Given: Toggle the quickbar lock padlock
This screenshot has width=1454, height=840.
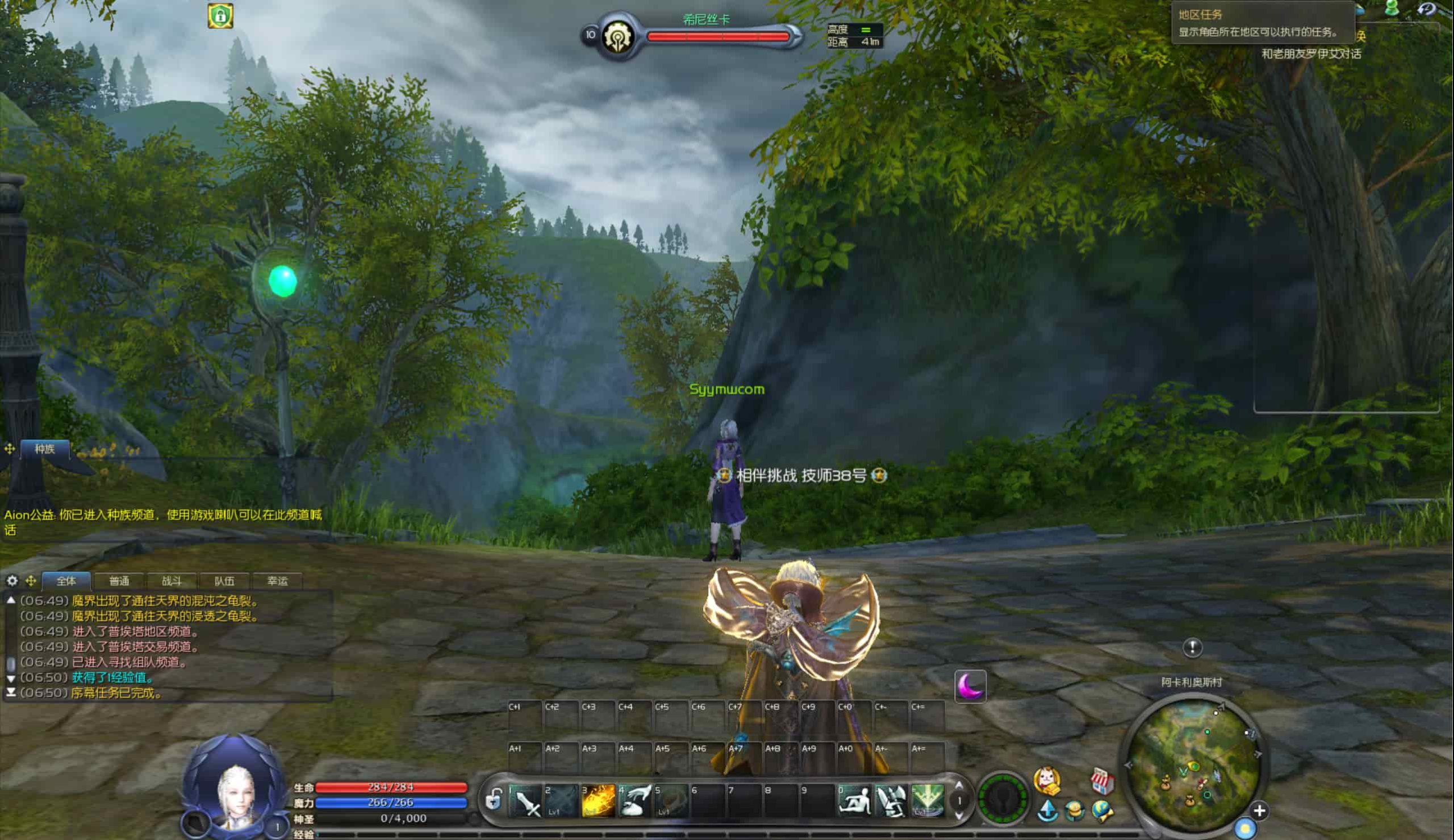Looking at the screenshot, I should [x=494, y=800].
